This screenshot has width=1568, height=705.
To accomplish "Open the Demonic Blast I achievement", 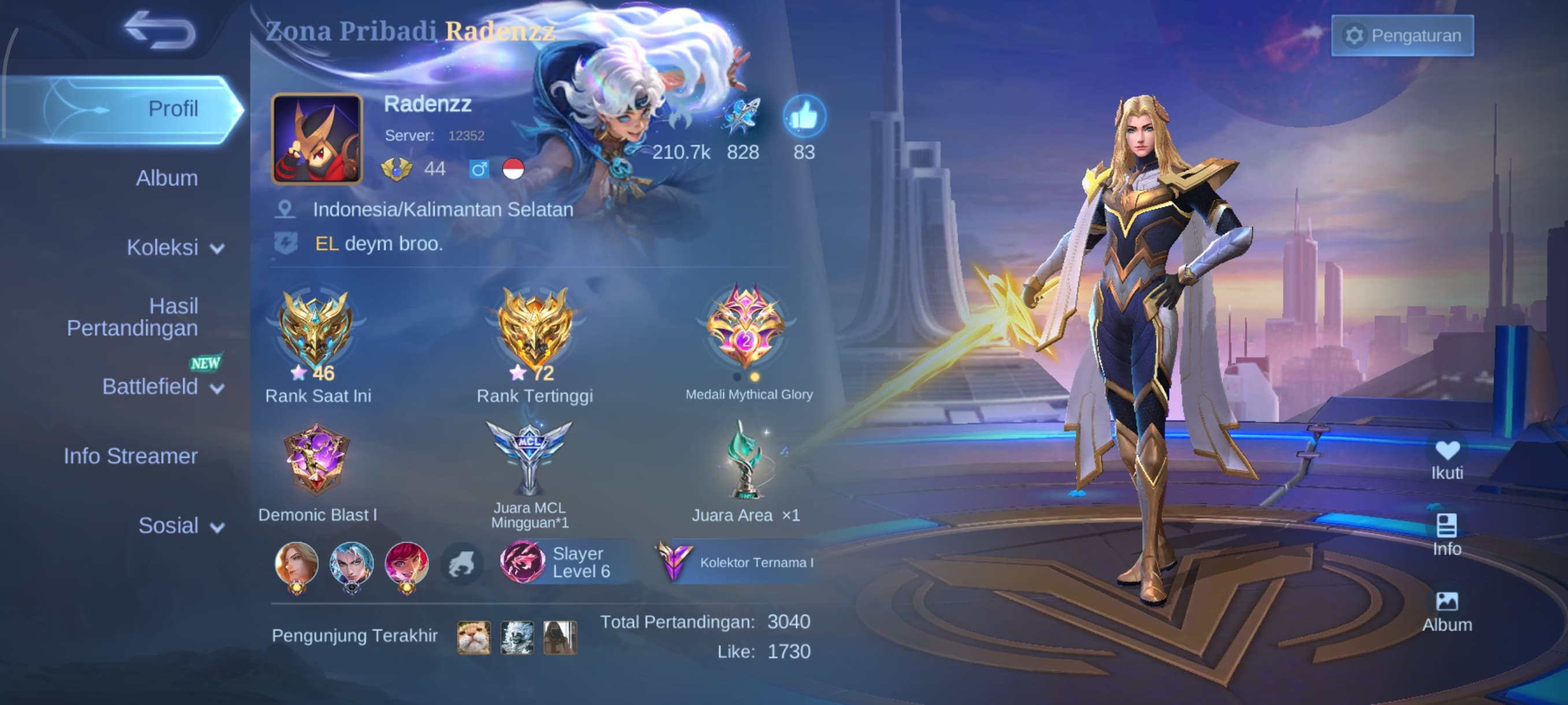I will tap(316, 459).
